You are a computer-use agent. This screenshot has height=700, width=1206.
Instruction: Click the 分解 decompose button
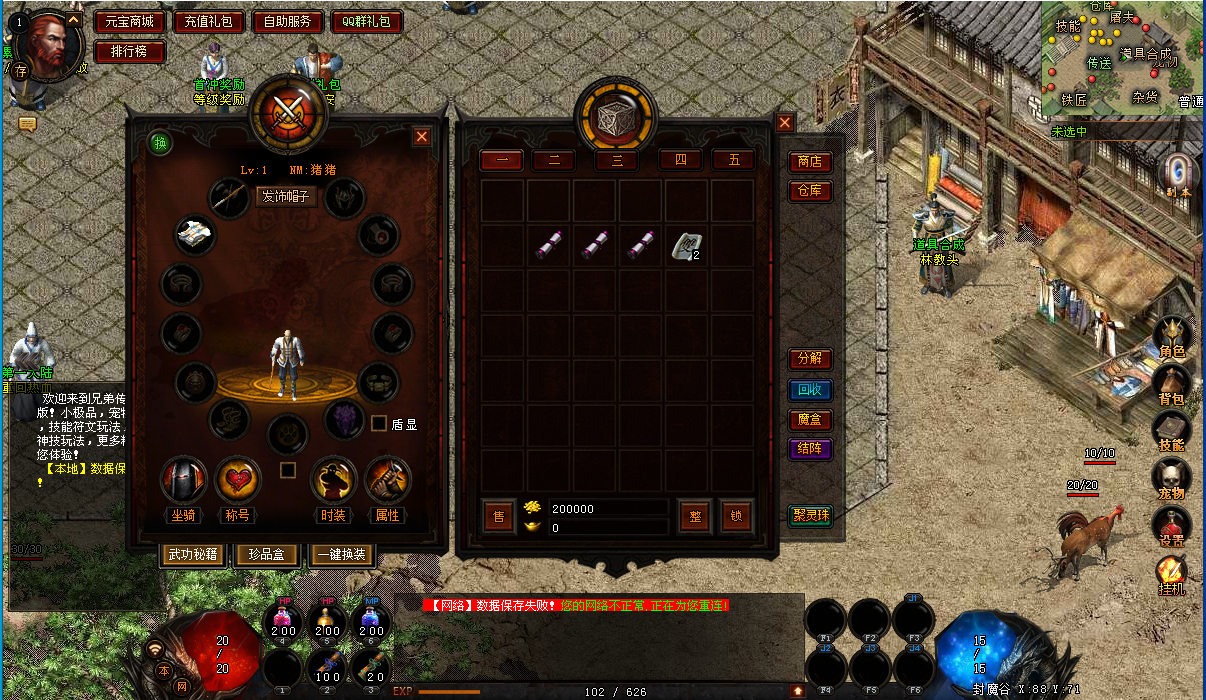[809, 359]
